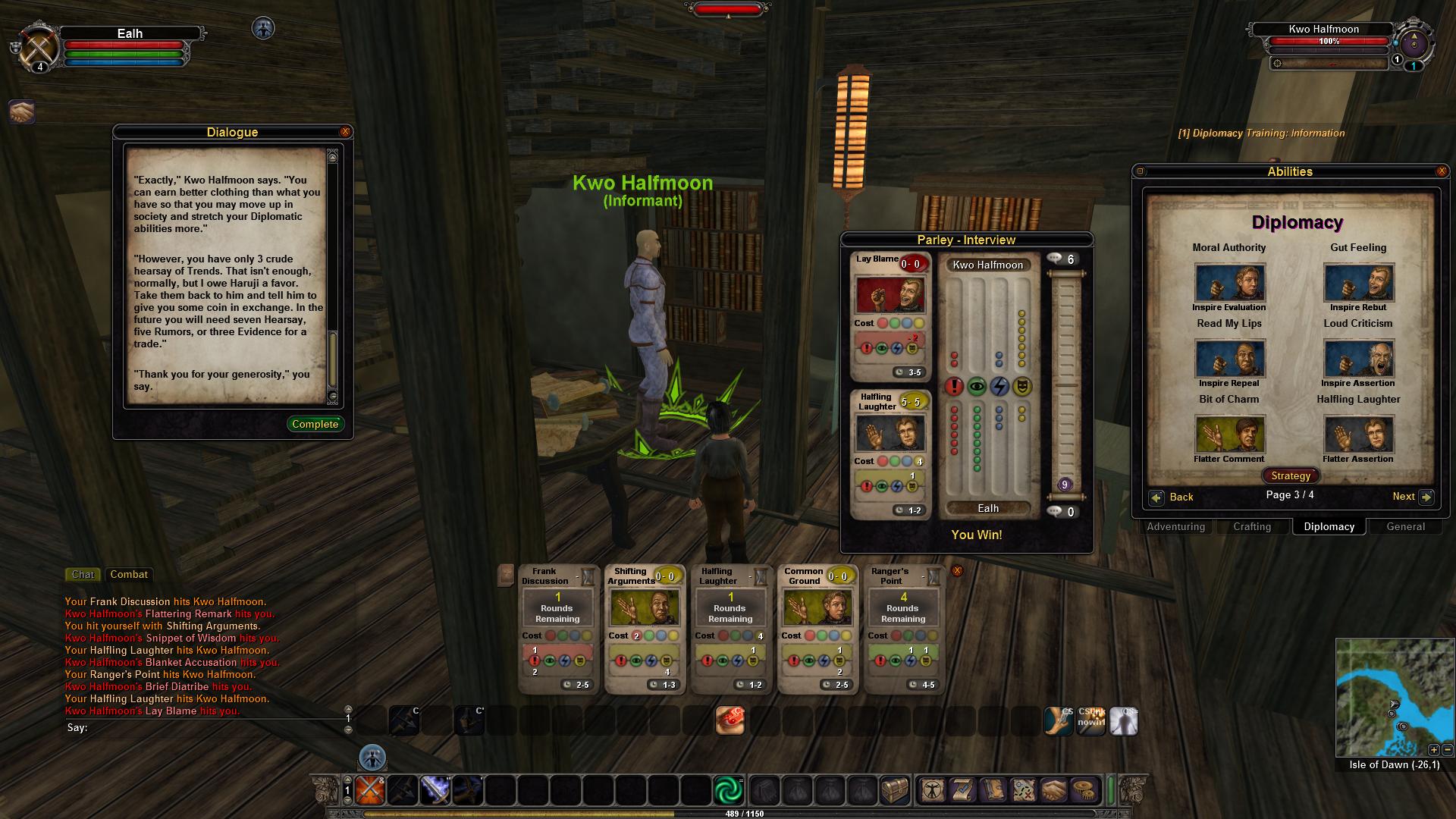
Task: Switch to the Combat chat tab
Action: point(129,574)
